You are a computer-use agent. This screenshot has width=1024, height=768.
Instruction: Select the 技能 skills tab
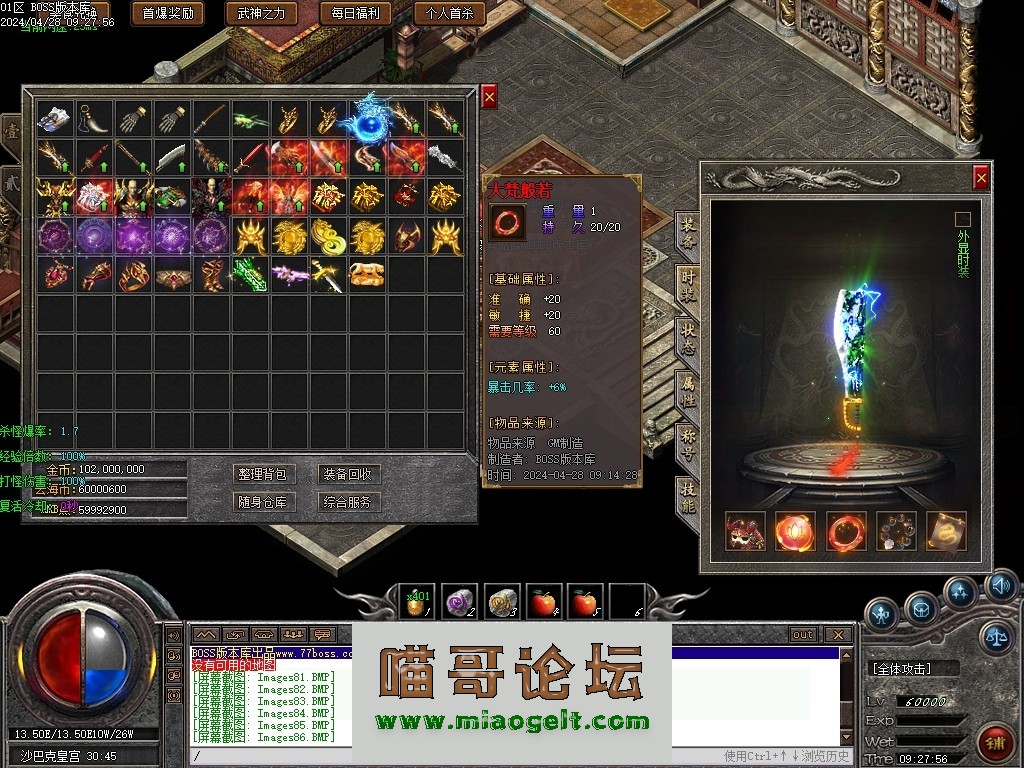[688, 496]
